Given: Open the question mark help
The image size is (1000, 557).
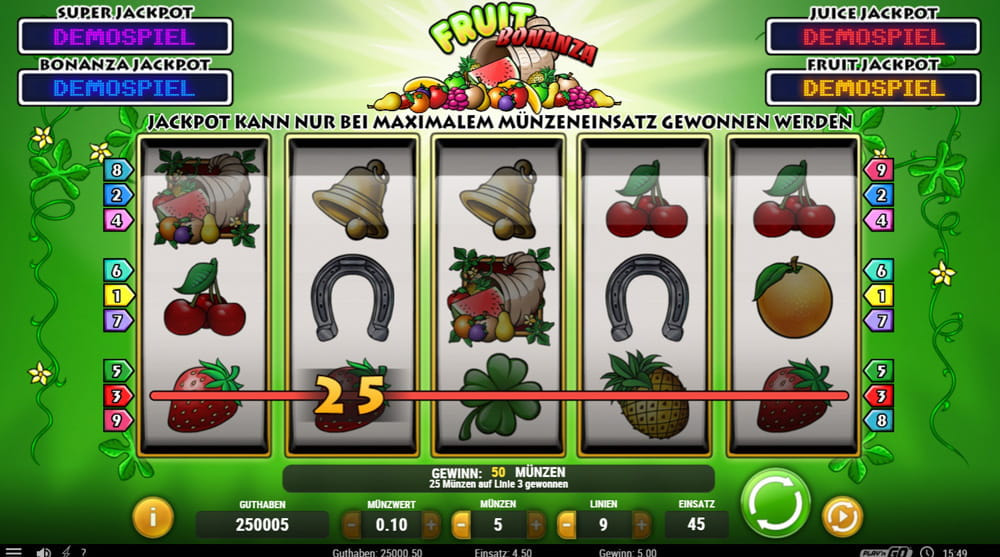Looking at the screenshot, I should click(x=83, y=551).
